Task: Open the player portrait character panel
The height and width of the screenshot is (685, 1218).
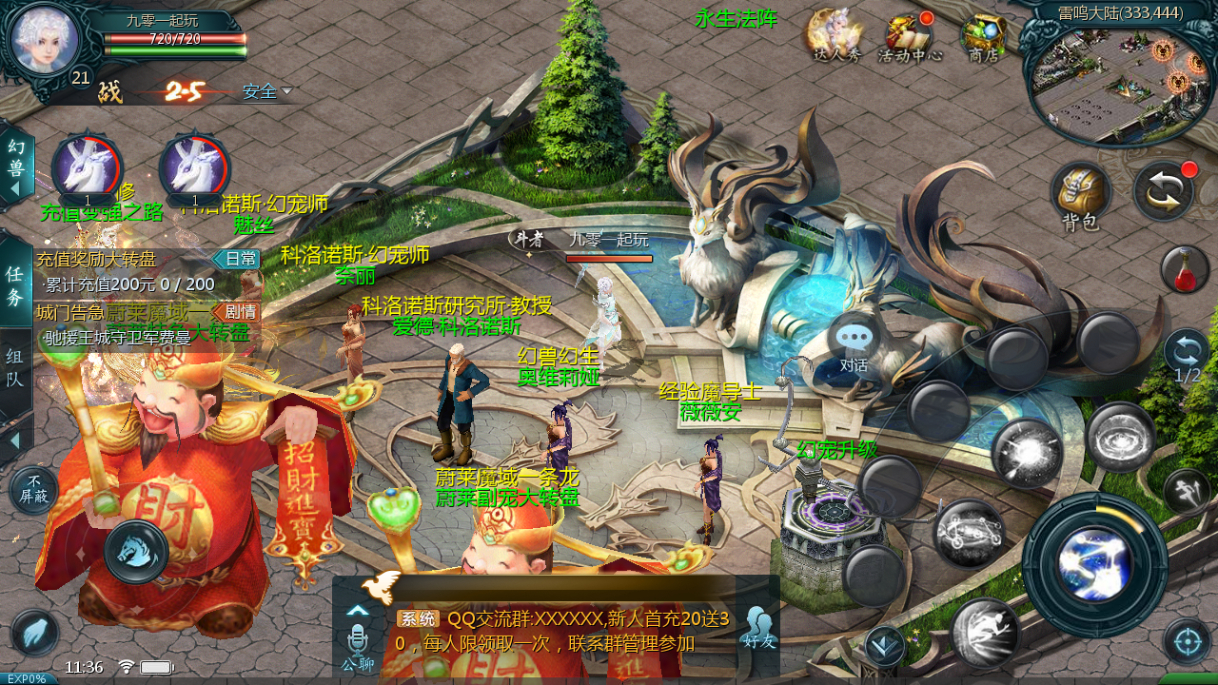Action: coord(44,40)
